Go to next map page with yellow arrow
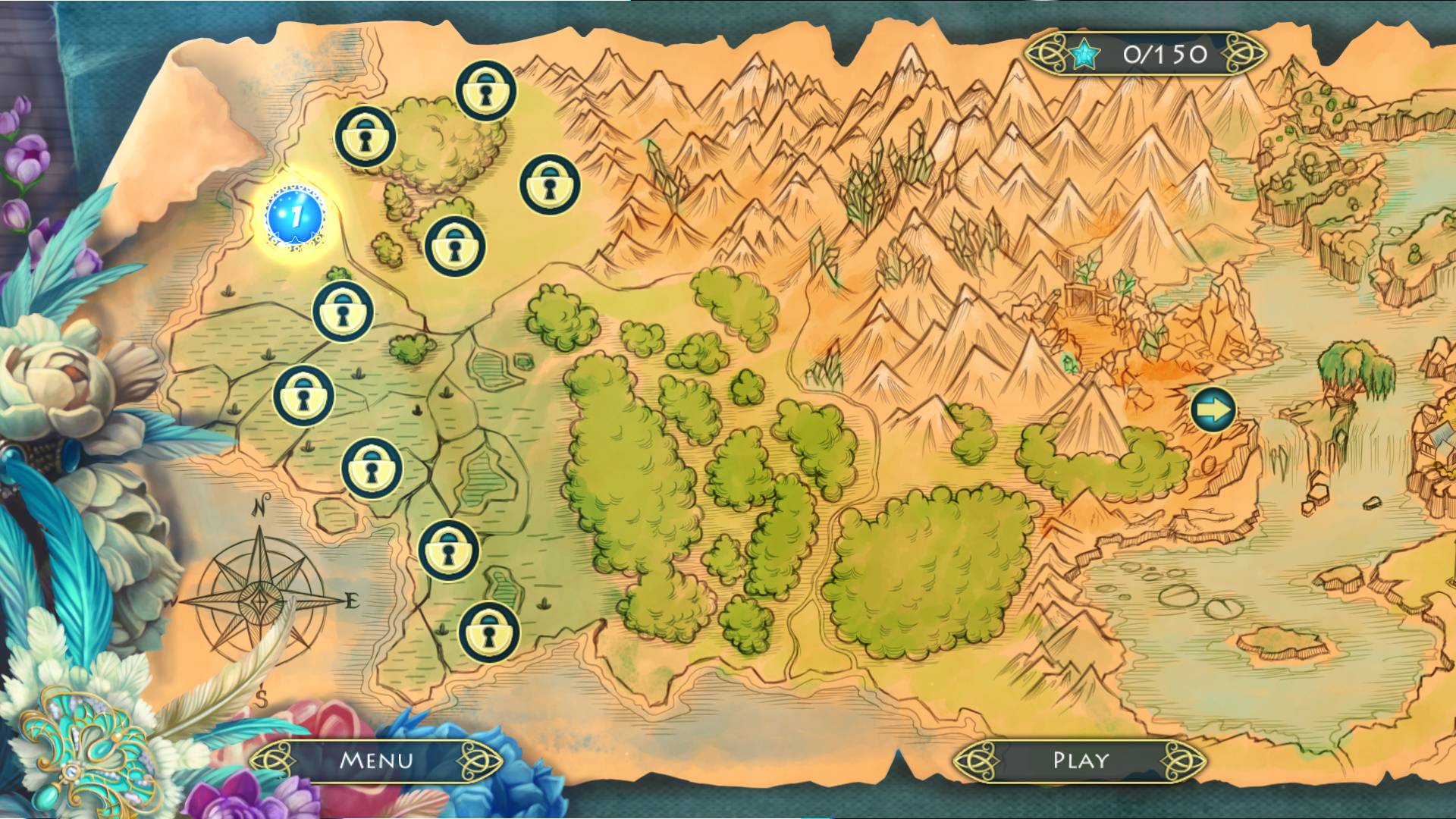Image resolution: width=1456 pixels, height=819 pixels. (x=1213, y=411)
